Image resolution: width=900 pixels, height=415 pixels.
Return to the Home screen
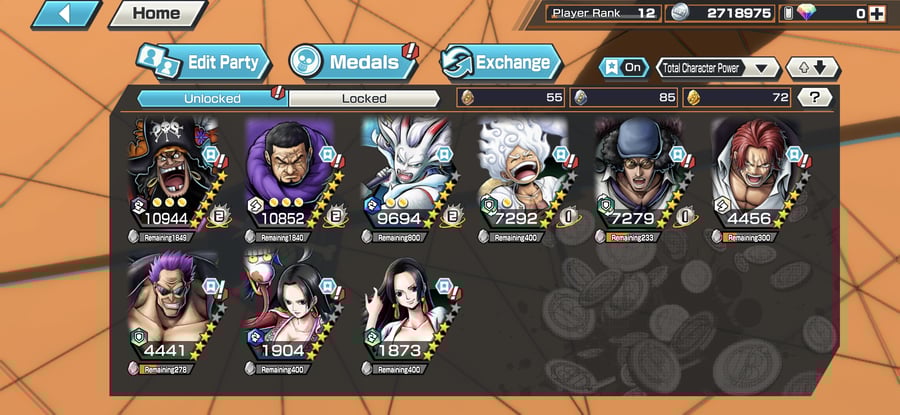(x=157, y=14)
